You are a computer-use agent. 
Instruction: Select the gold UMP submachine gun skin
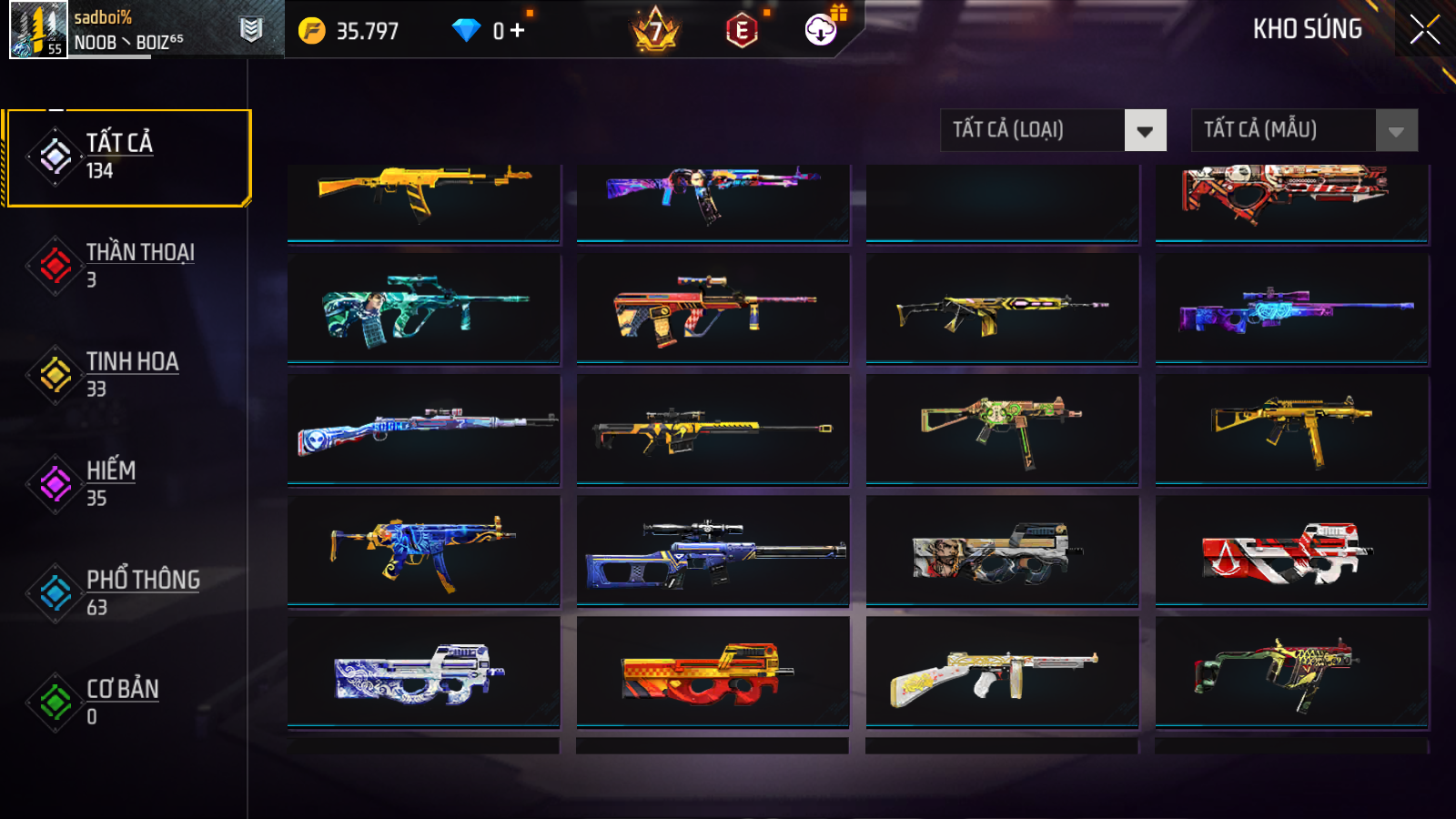pyautogui.click(x=1292, y=430)
